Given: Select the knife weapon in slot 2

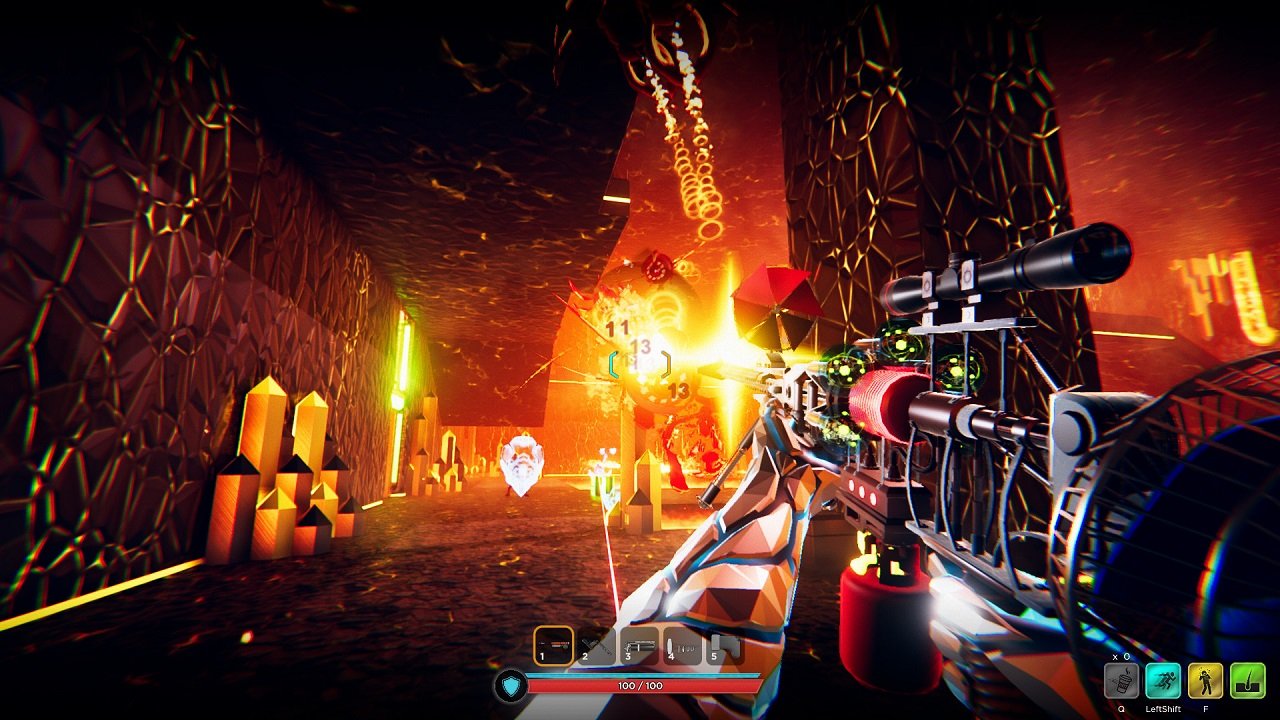Looking at the screenshot, I should pos(595,645).
